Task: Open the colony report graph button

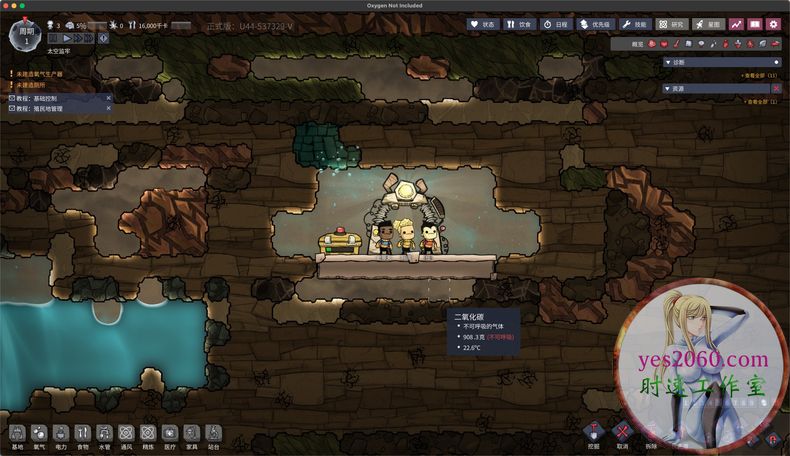Action: coord(737,24)
